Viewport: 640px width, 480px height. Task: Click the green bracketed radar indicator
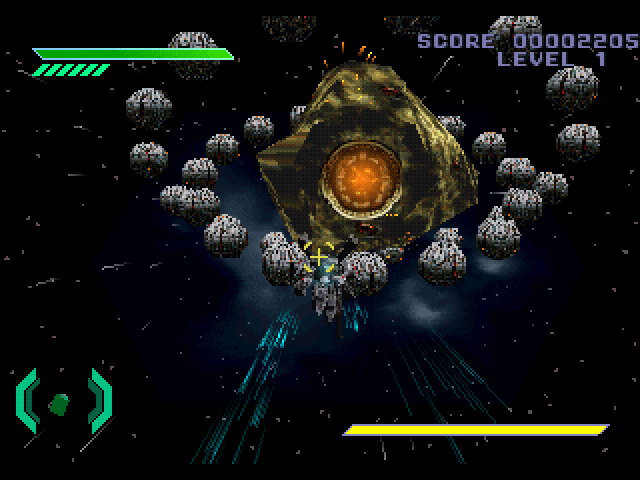(x=62, y=401)
